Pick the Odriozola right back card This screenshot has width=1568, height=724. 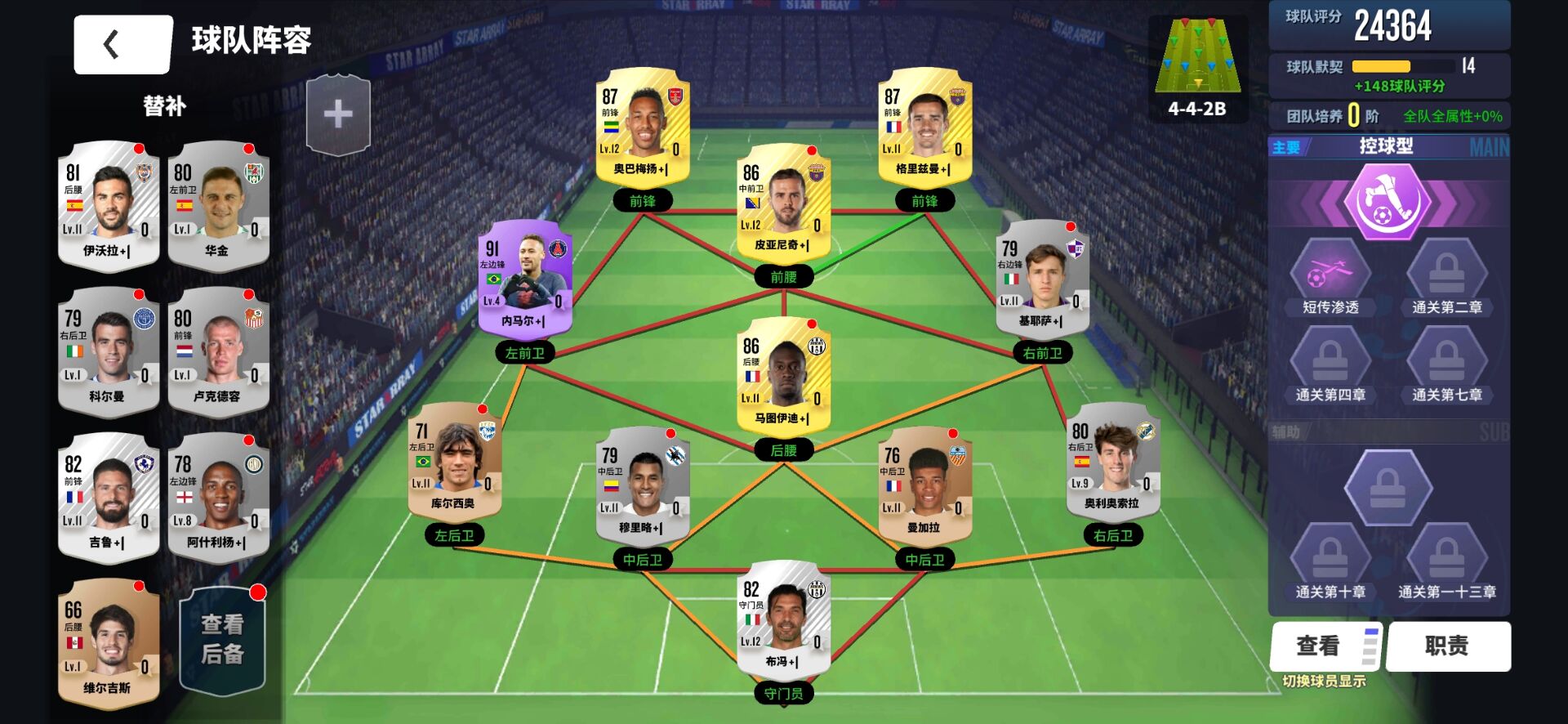click(x=1112, y=461)
